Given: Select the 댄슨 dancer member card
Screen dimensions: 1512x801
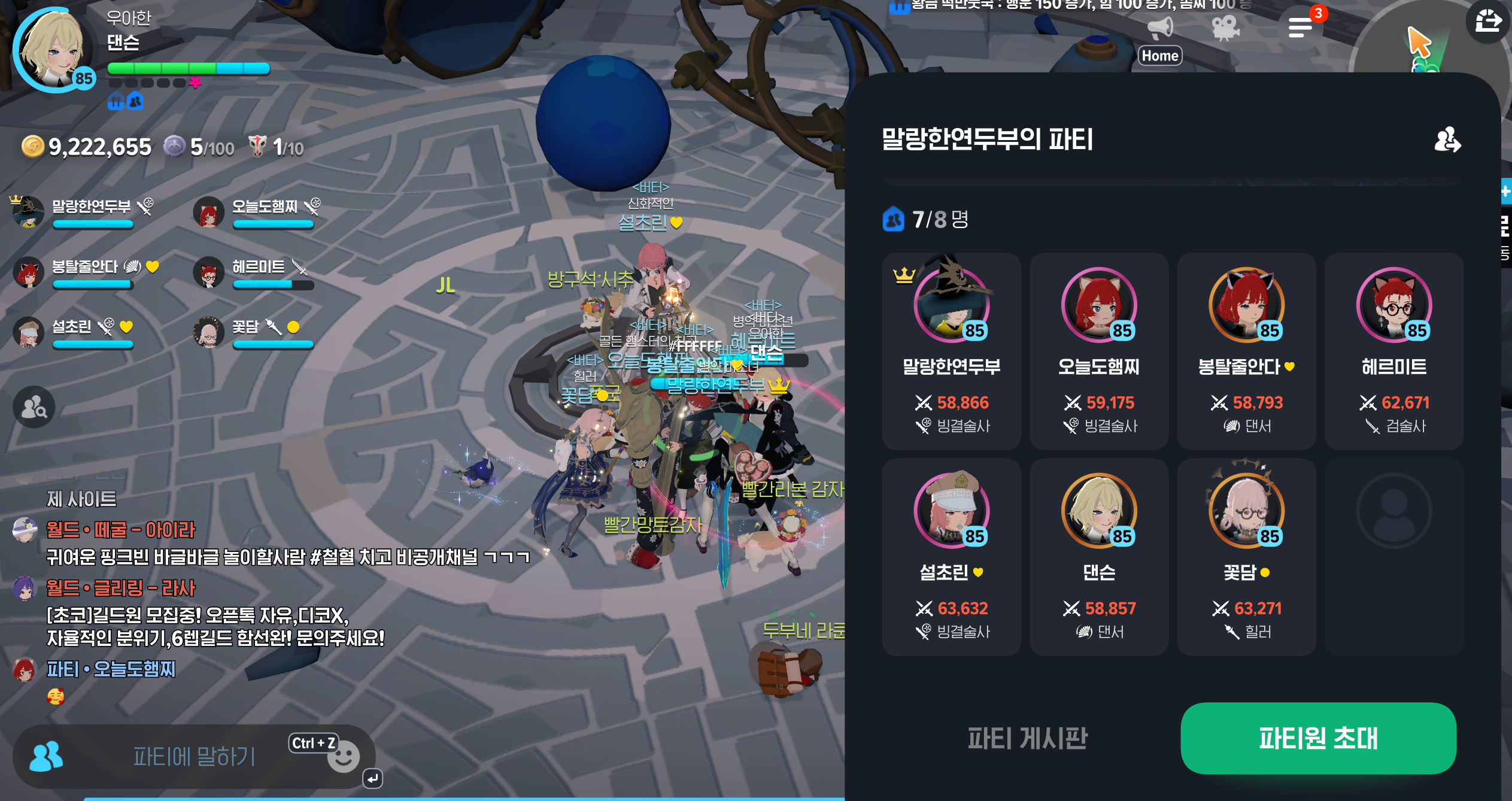Looking at the screenshot, I should click(1098, 557).
